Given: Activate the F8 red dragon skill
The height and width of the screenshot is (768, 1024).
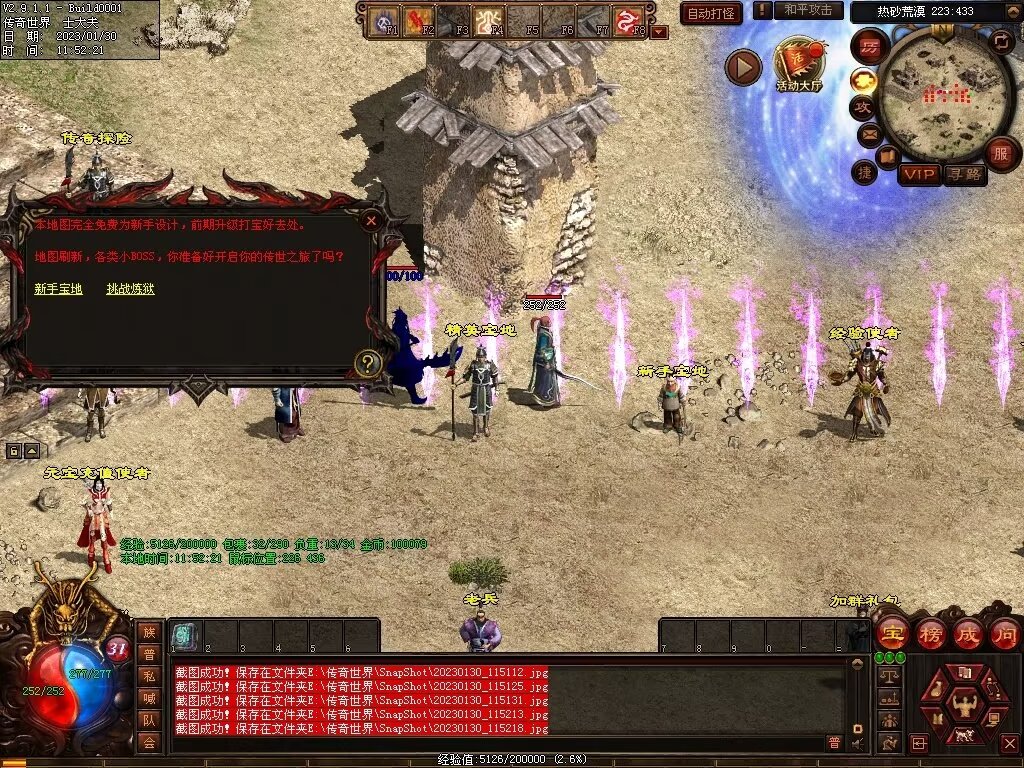Looking at the screenshot, I should pos(629,20).
